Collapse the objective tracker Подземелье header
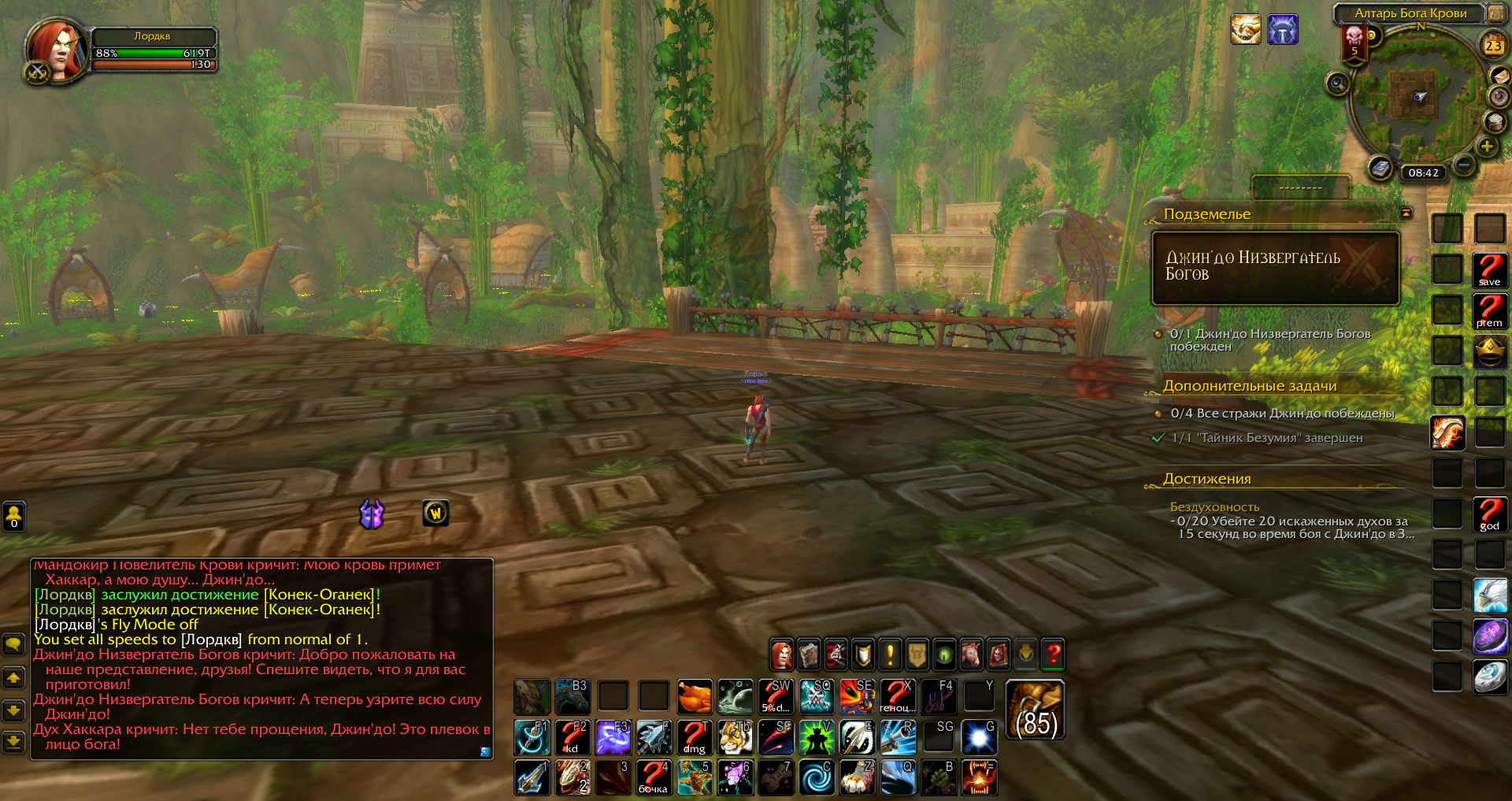 coord(1406,213)
